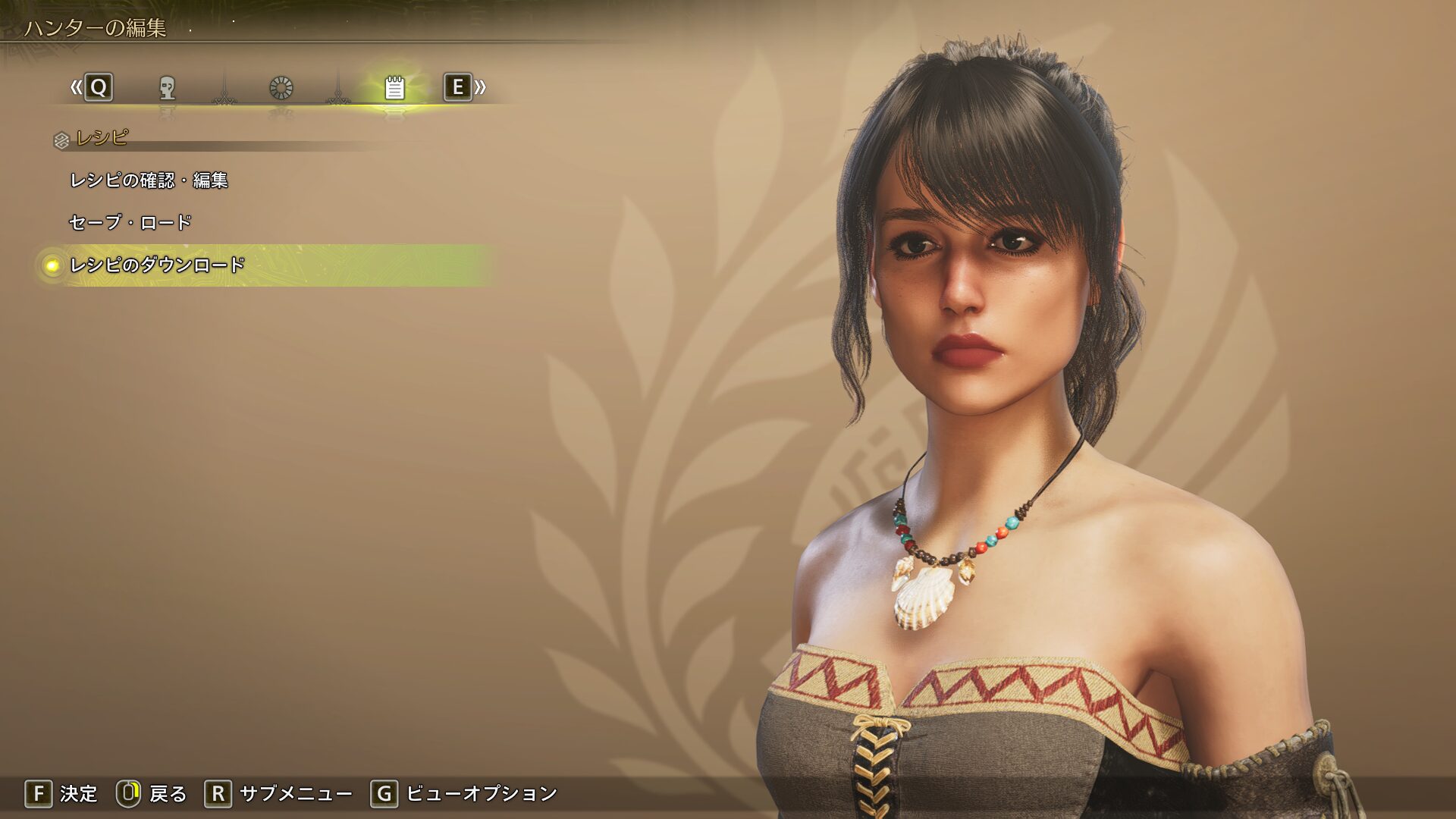
Task: Open the circular palette tab
Action: [x=281, y=88]
